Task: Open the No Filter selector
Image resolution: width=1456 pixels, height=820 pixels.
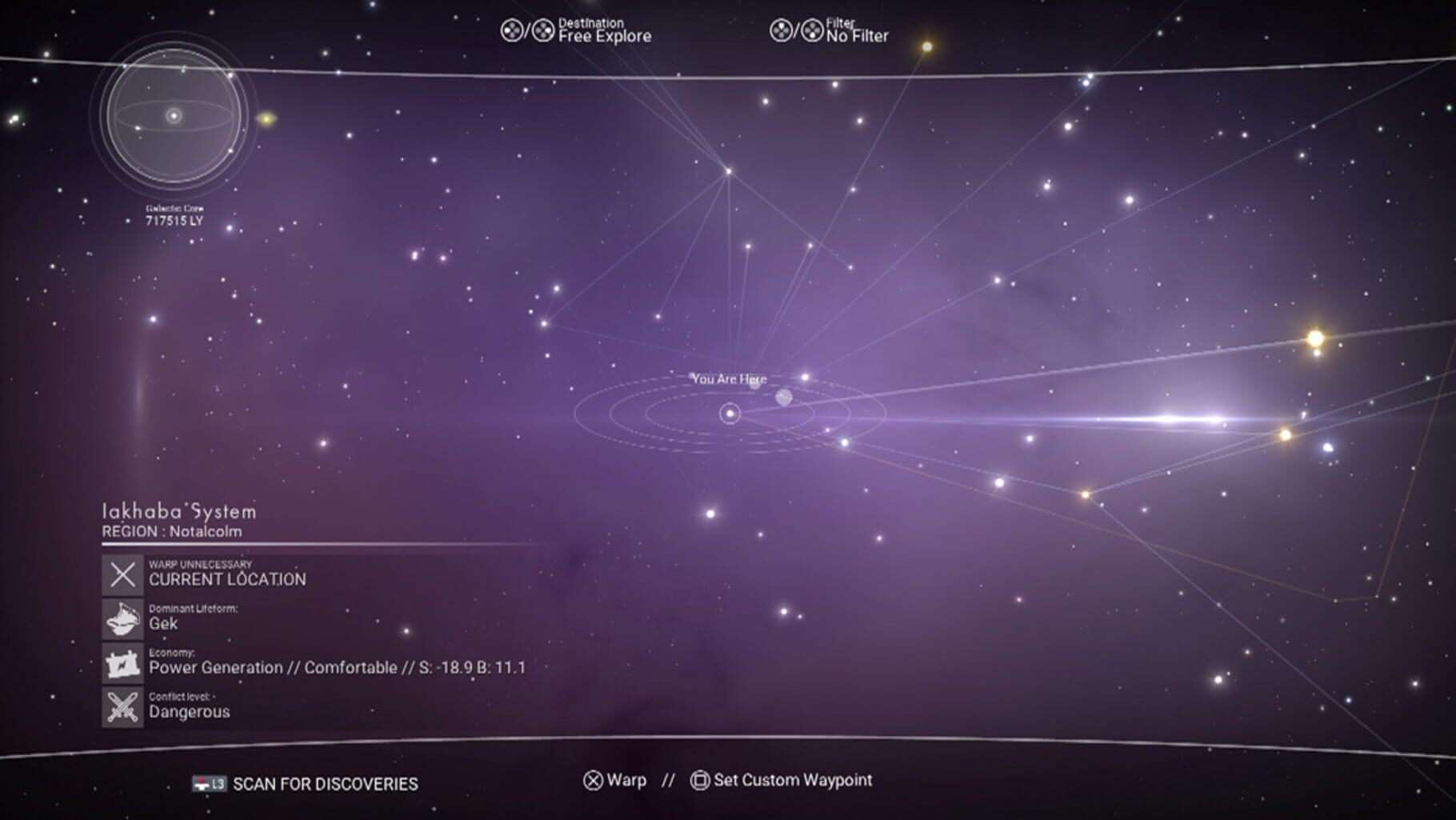Action: pyautogui.click(x=855, y=36)
